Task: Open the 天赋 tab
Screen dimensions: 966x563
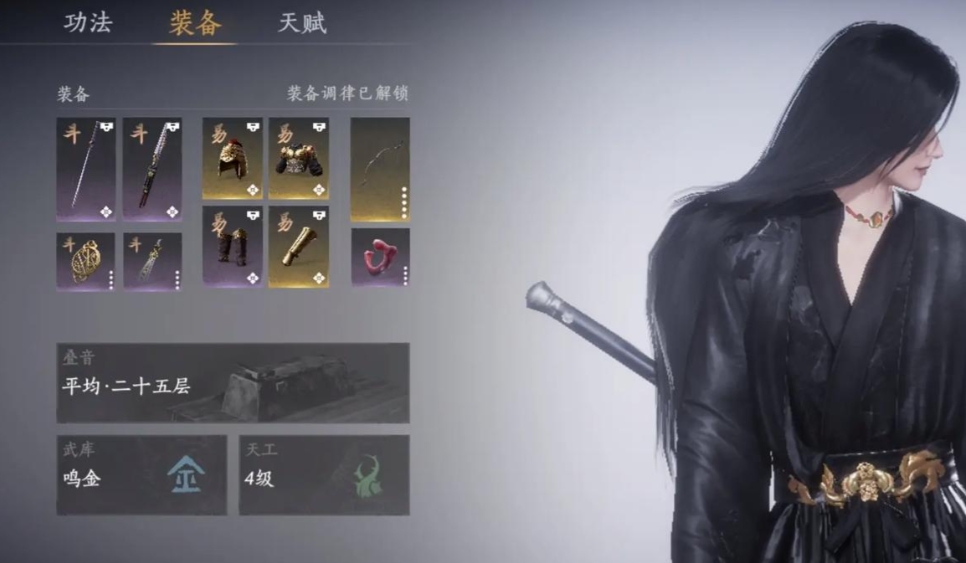Action: coord(302,24)
